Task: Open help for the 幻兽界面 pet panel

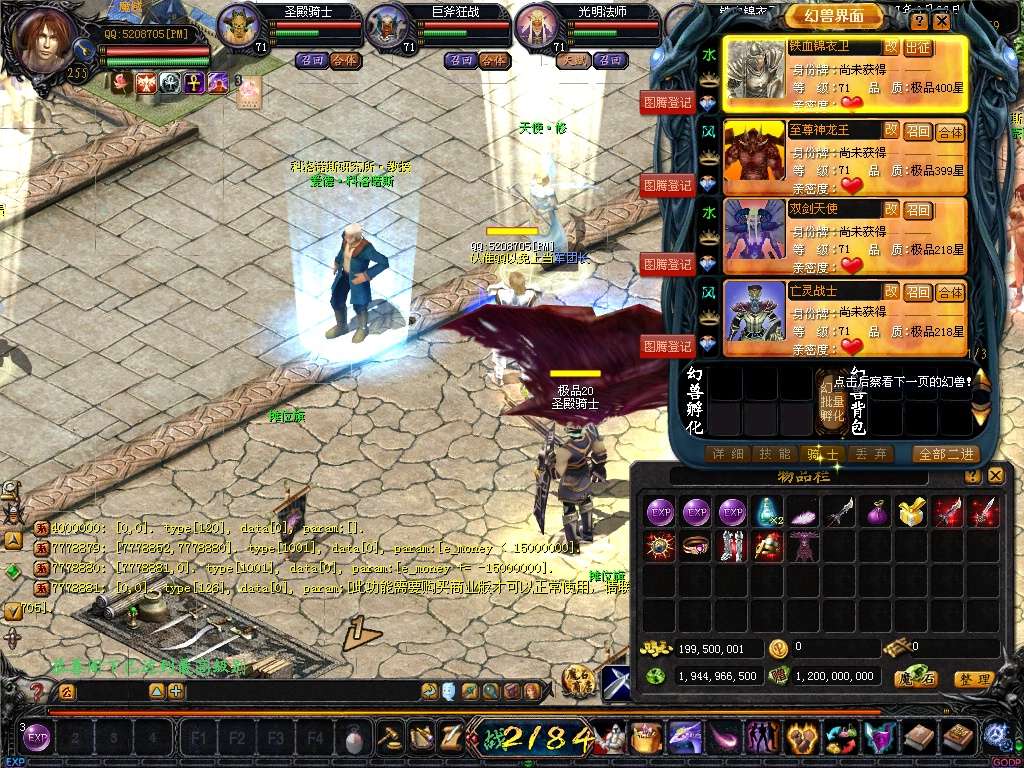Action: (x=920, y=21)
